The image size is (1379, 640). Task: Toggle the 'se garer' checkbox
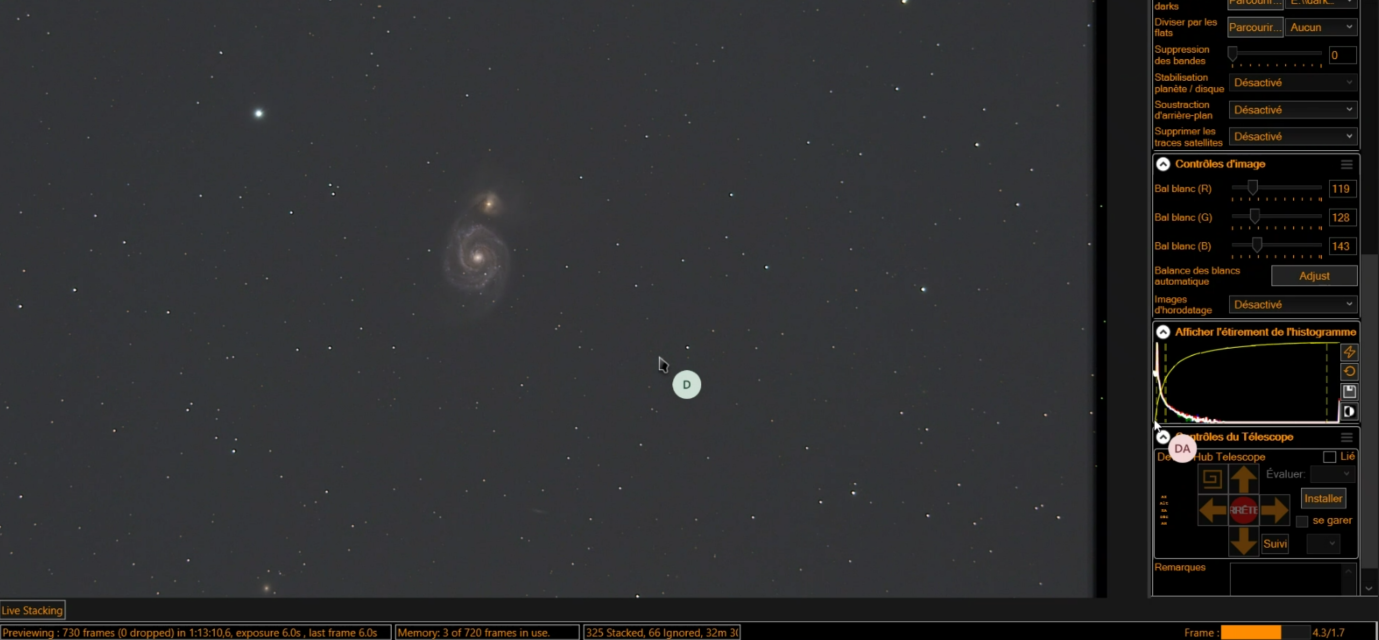[1302, 521]
